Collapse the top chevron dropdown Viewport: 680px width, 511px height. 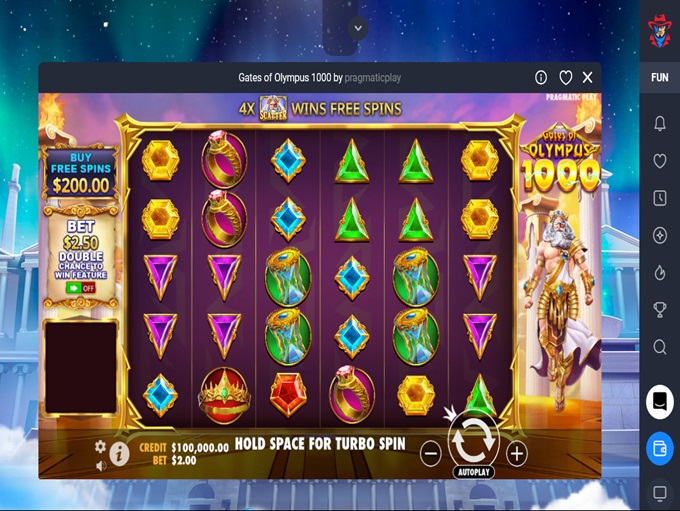(359, 28)
